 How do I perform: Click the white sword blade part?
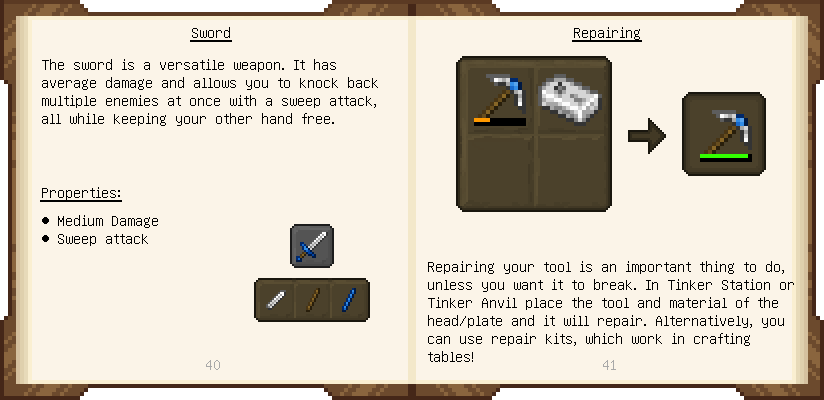pos(275,300)
